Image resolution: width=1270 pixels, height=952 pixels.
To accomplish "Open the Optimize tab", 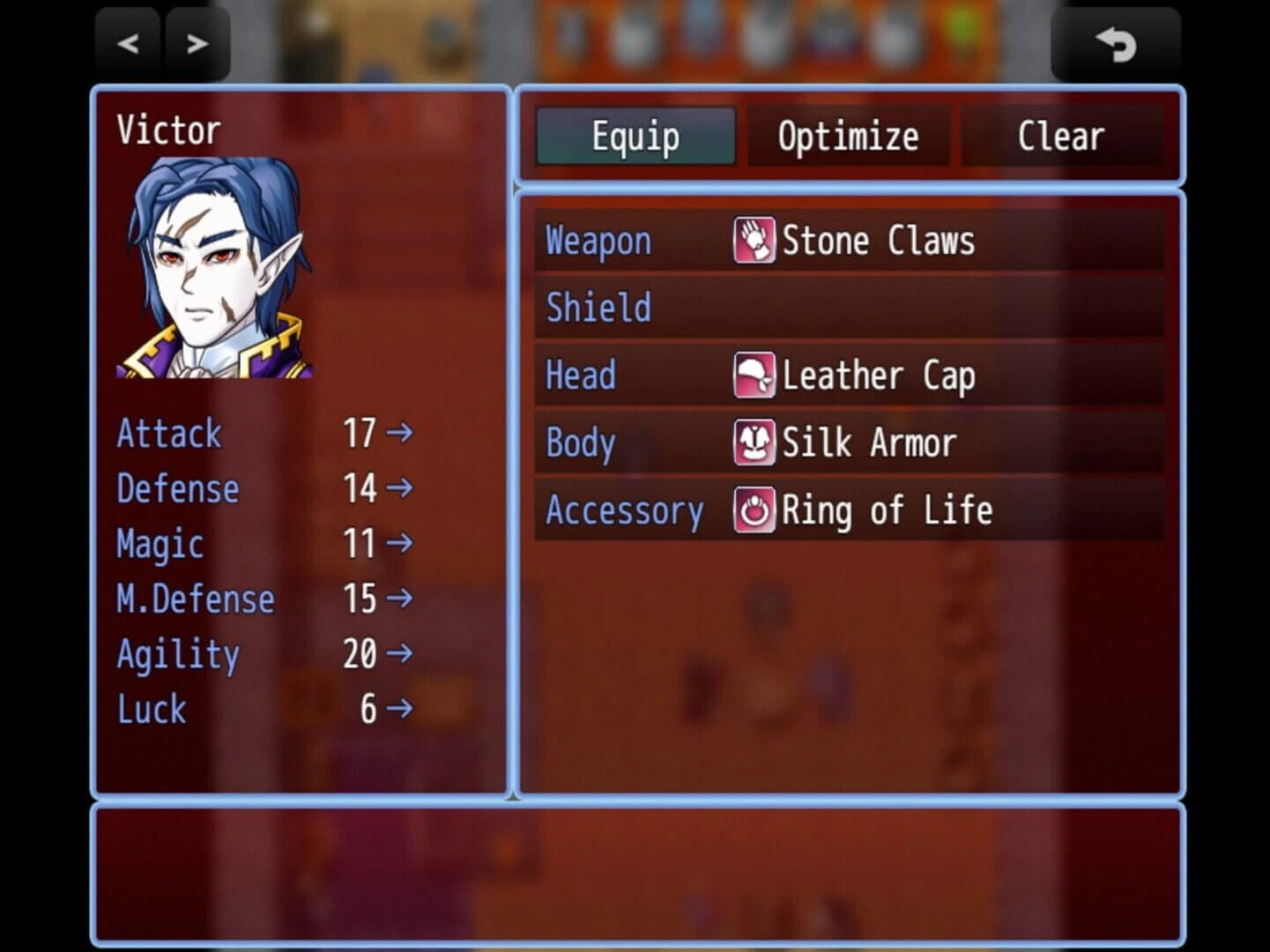I will click(847, 136).
